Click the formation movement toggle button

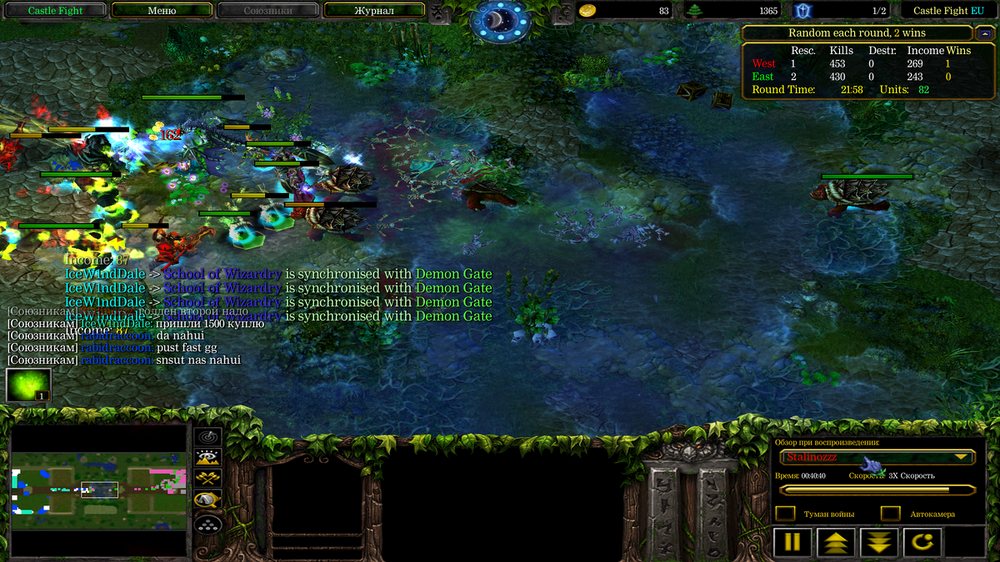click(208, 522)
